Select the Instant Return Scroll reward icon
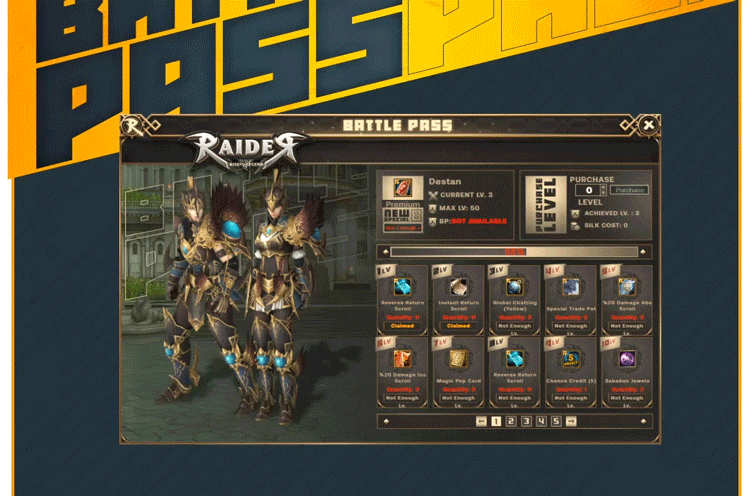752x496 pixels. point(458,286)
